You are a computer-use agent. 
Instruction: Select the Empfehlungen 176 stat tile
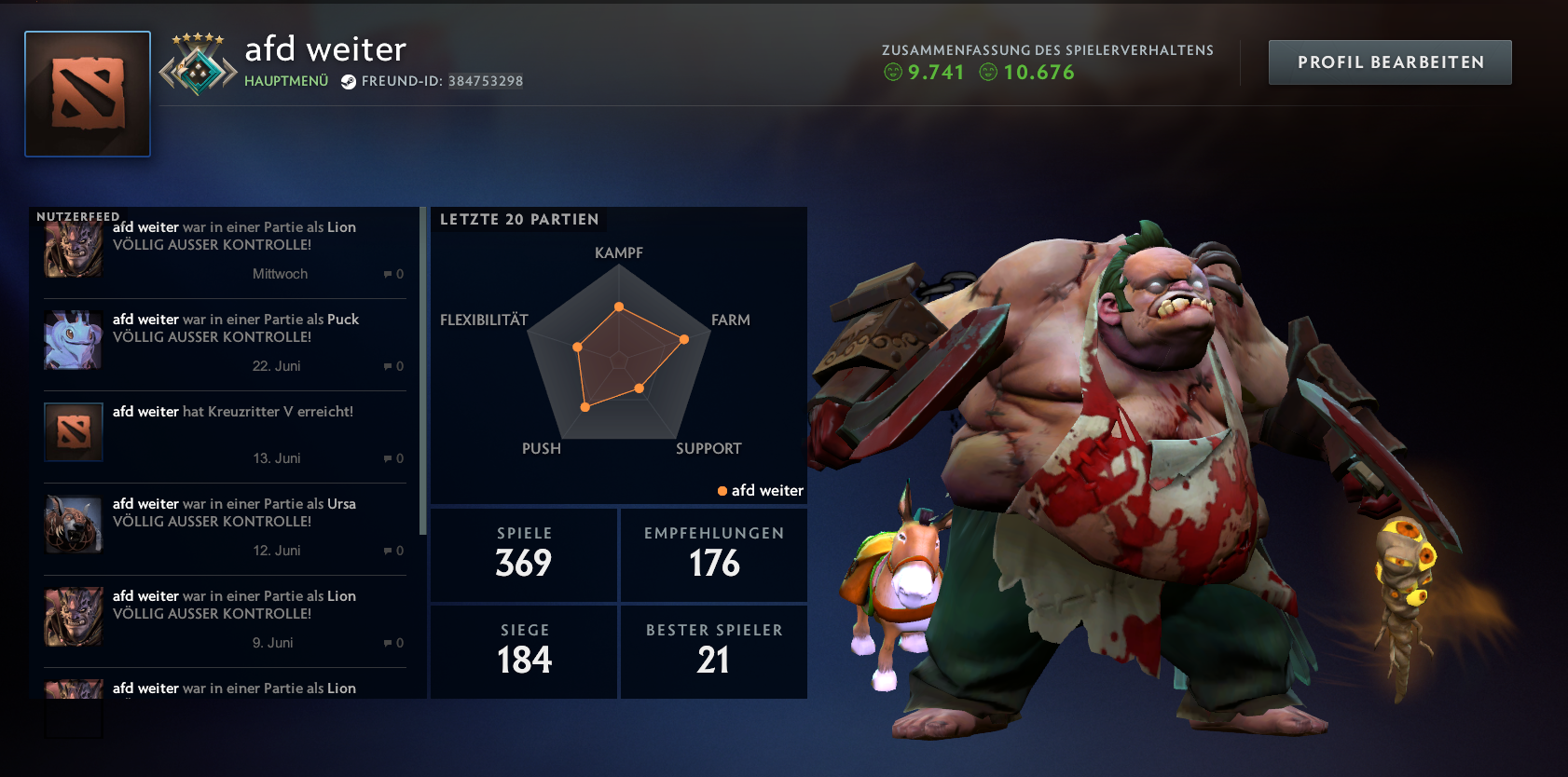pos(714,554)
